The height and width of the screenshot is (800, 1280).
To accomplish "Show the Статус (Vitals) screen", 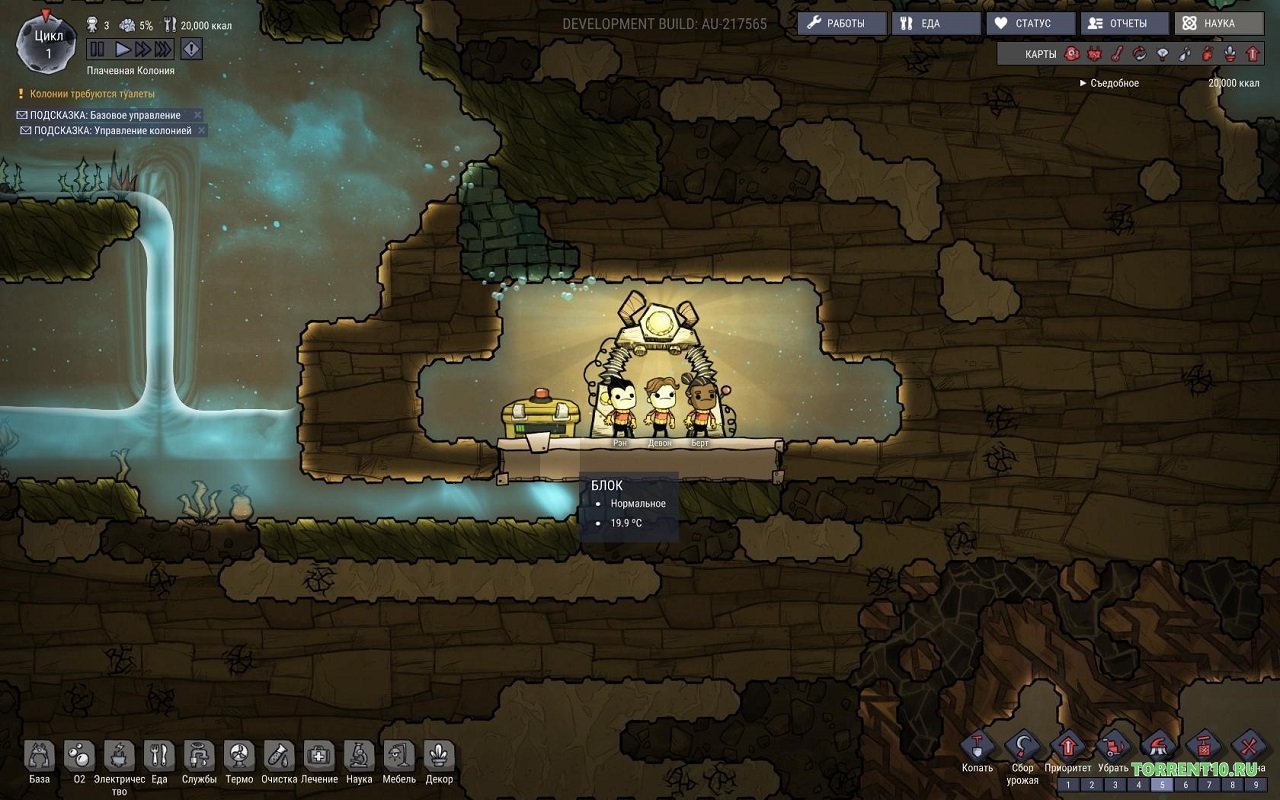I will (x=1031, y=23).
